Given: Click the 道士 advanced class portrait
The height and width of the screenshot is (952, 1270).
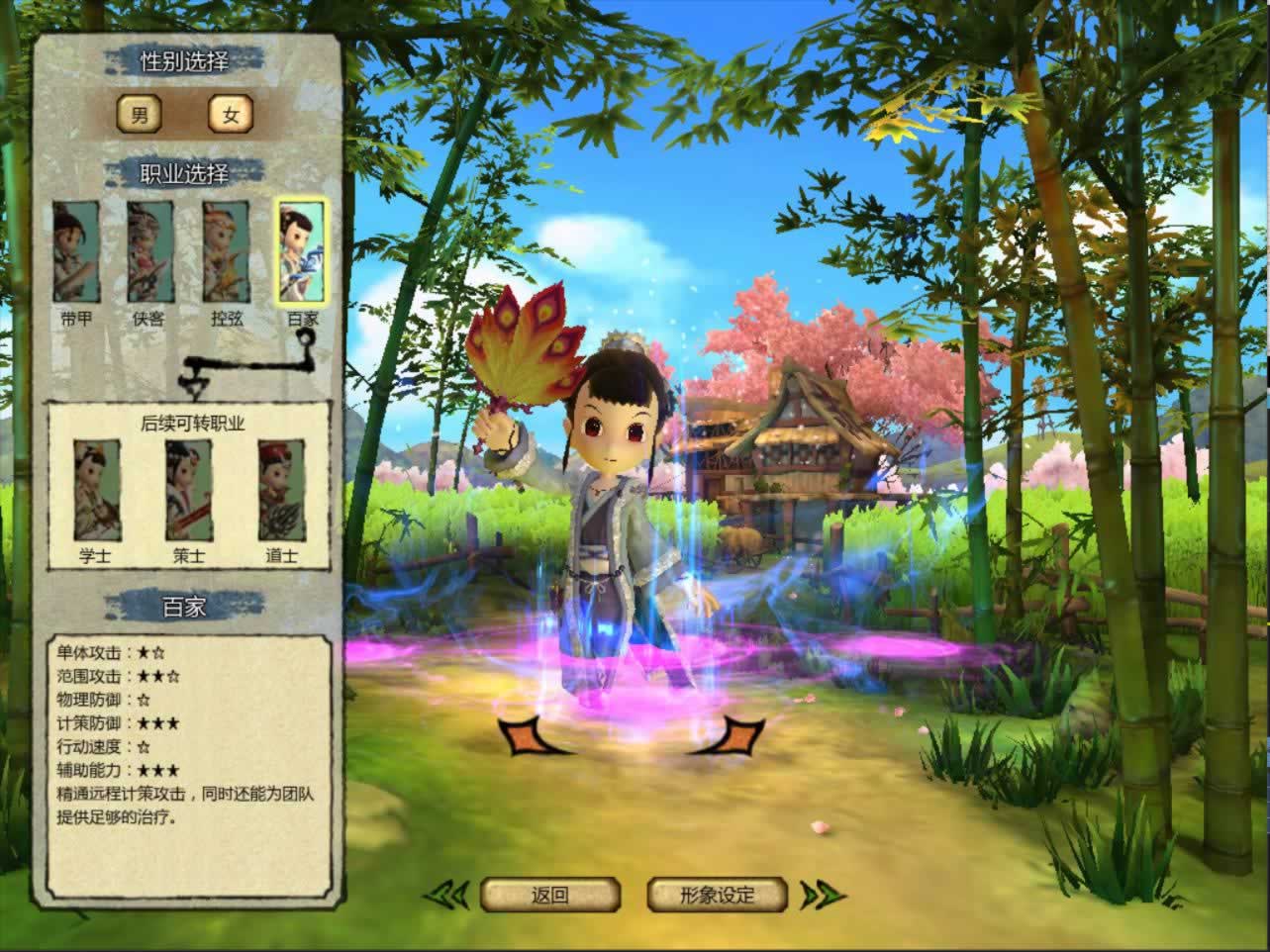Looking at the screenshot, I should point(281,490).
